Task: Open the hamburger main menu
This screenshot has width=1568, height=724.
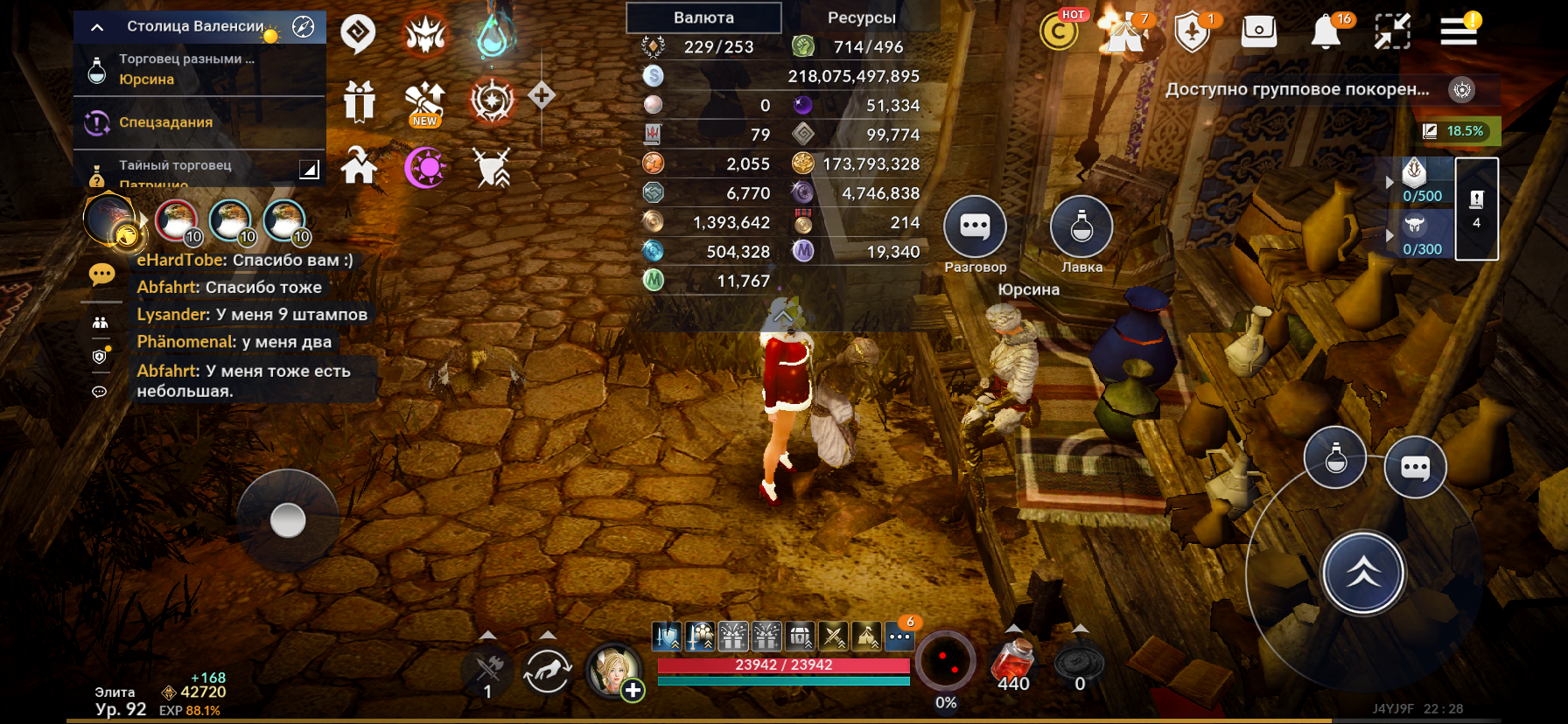Action: (1459, 32)
